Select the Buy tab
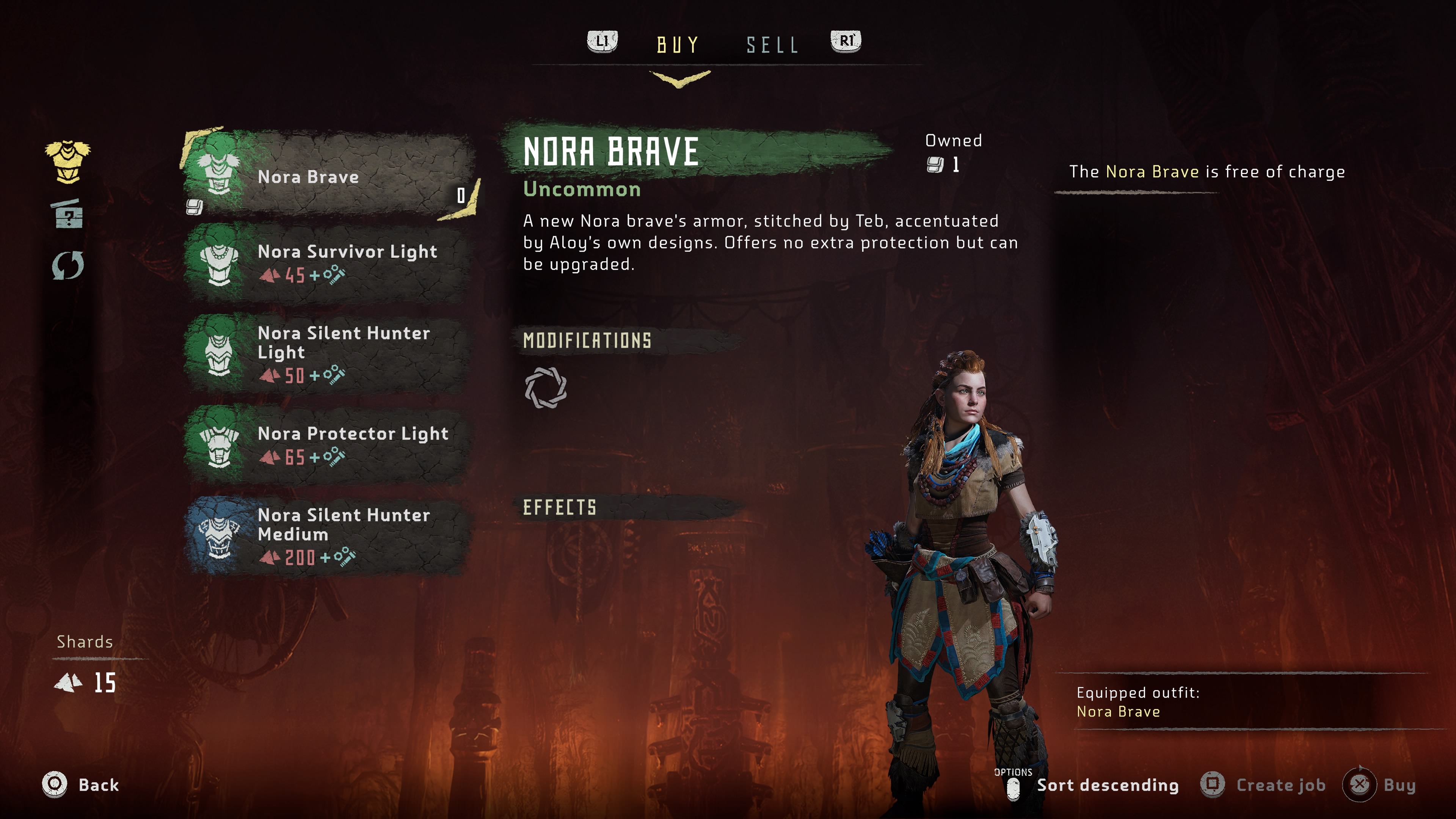This screenshot has width=1456, height=819. (678, 45)
